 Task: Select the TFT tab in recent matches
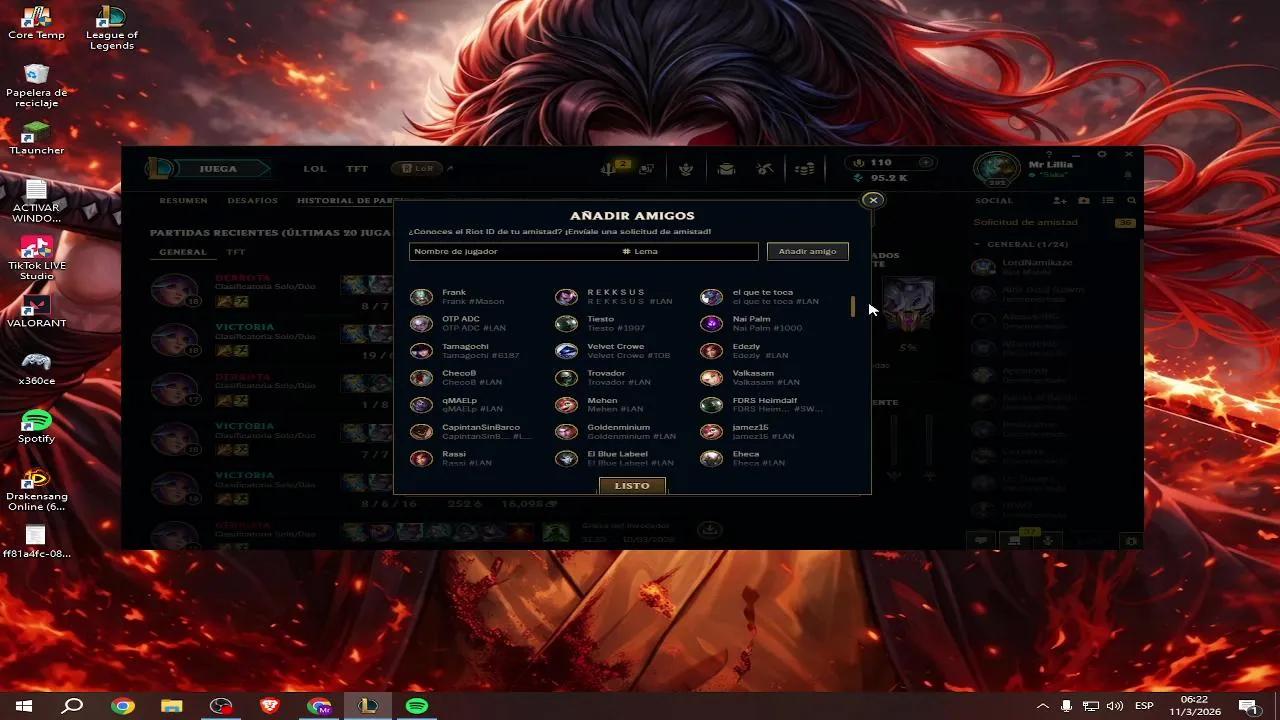235,252
